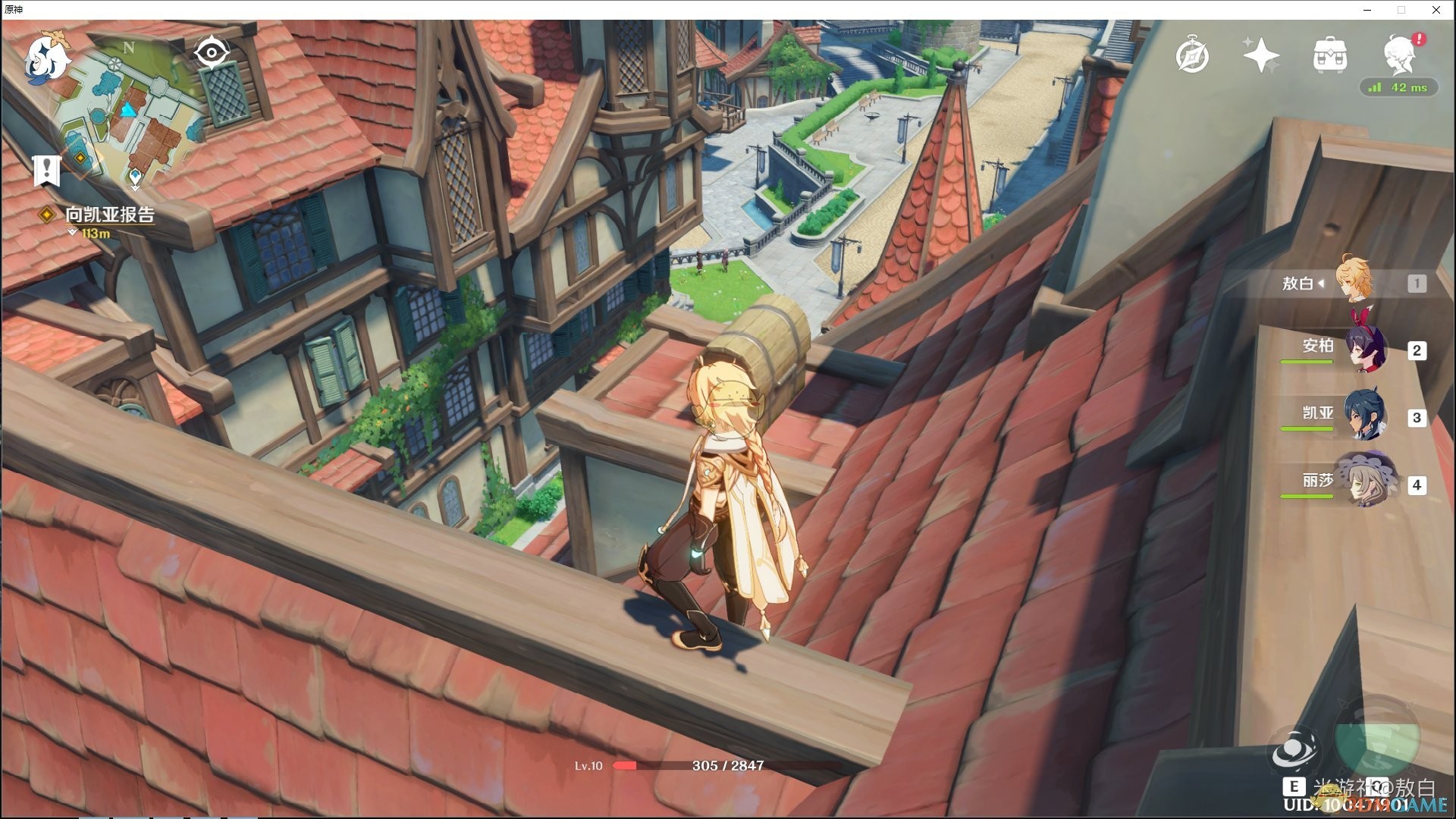
Task: Open the four-pointed star wish icon
Action: tap(1260, 55)
